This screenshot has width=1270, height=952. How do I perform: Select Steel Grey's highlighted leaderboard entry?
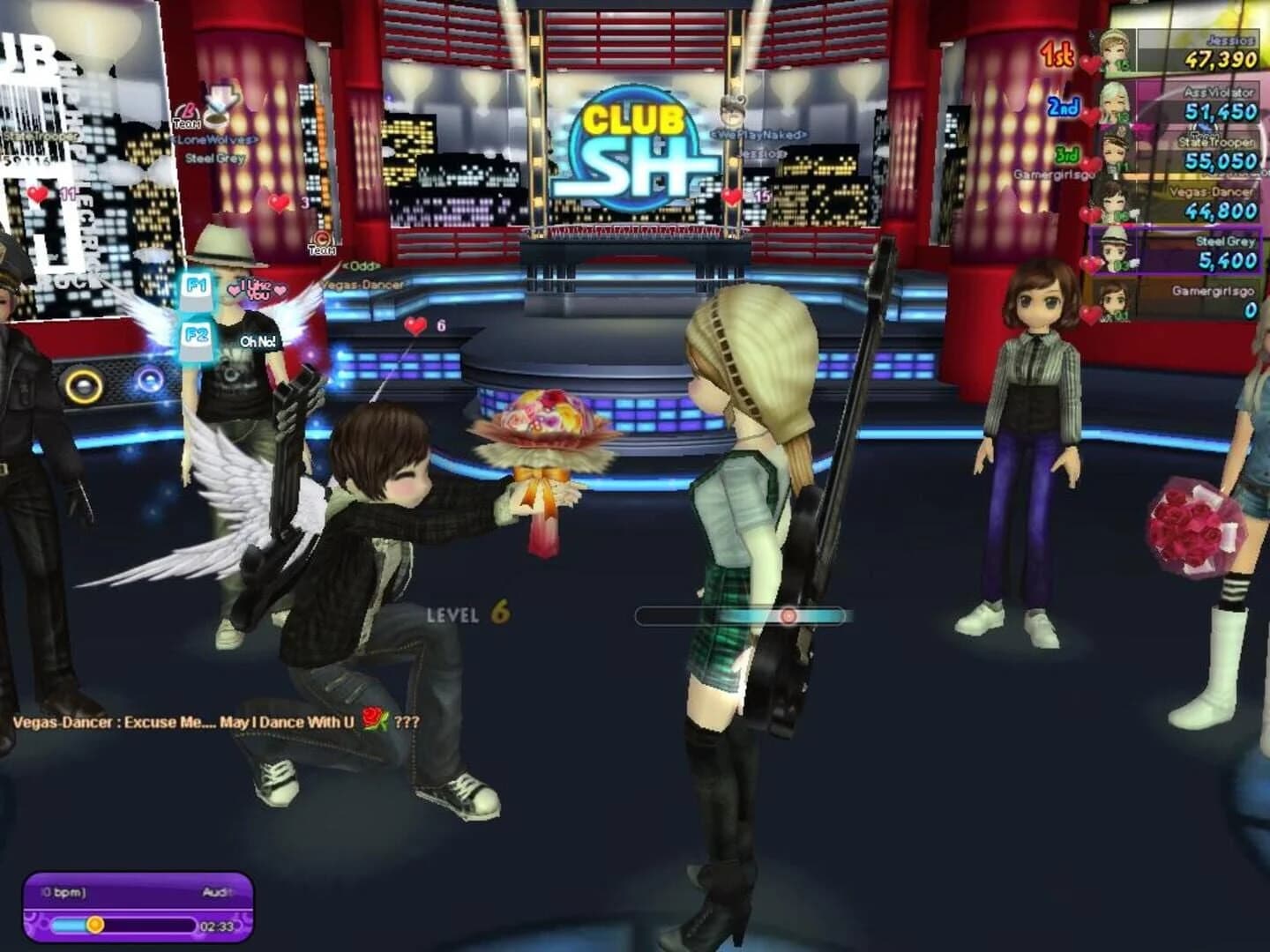(x=1176, y=249)
